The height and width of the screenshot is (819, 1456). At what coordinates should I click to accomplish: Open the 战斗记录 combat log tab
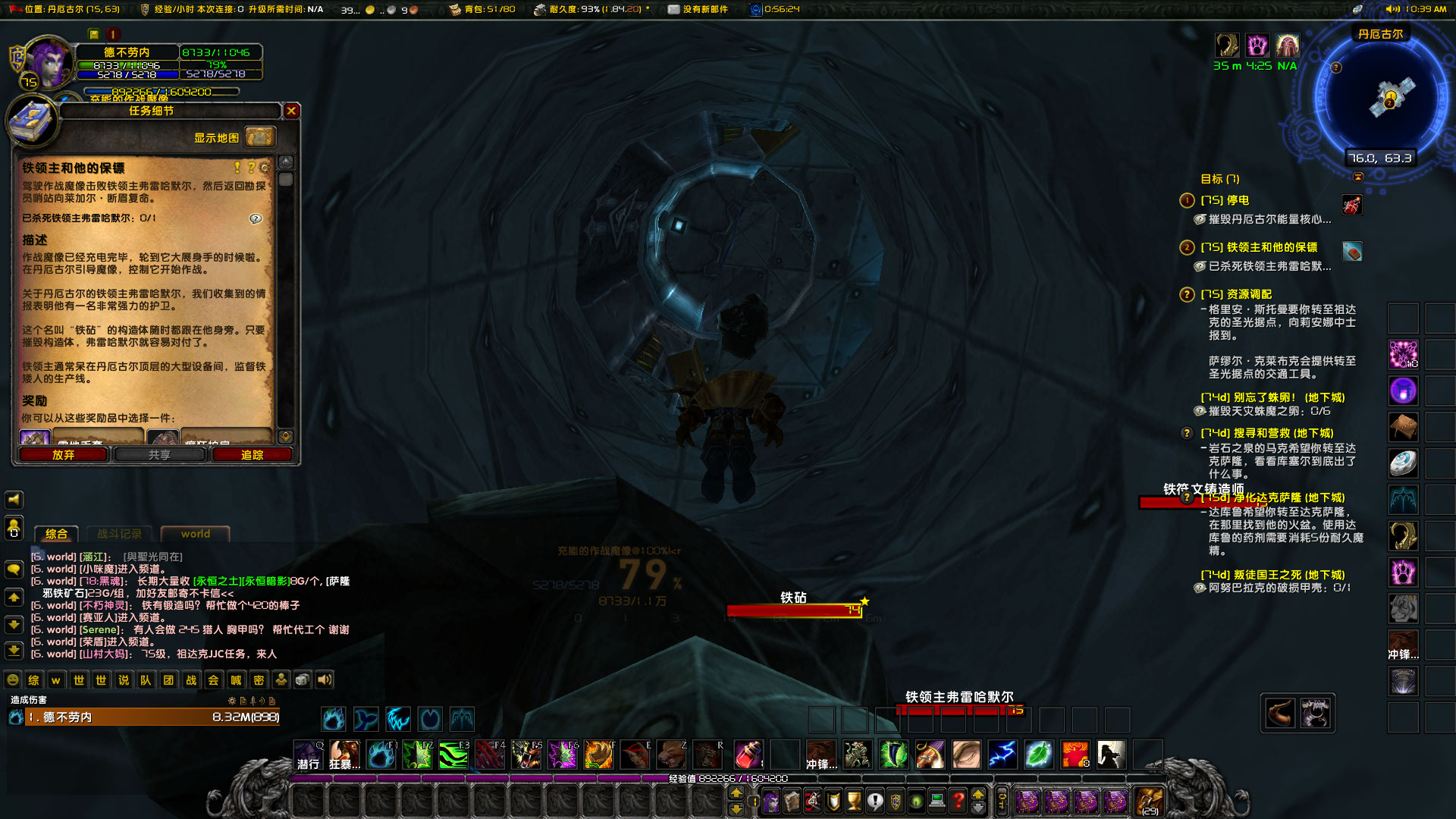119,533
